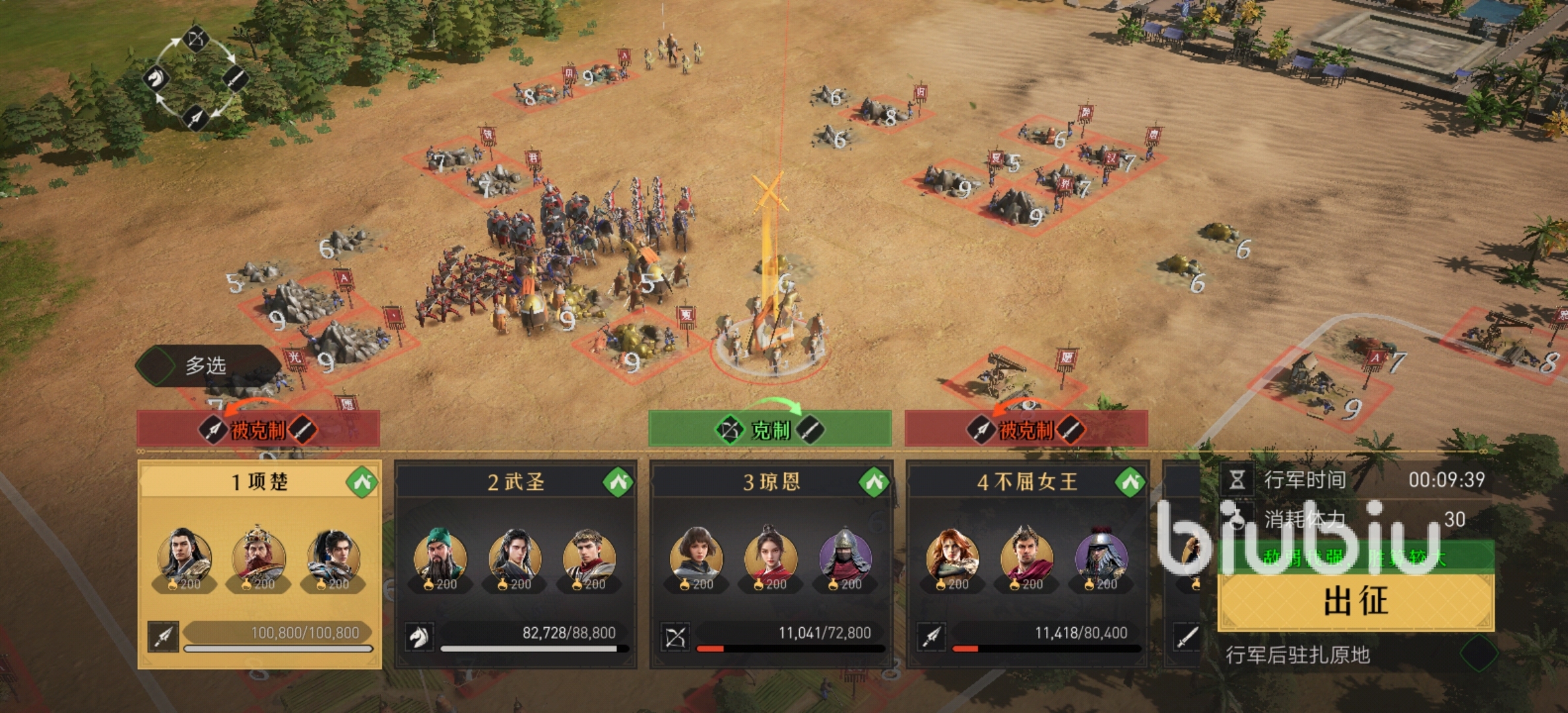Choose the 2 武圣 army card
Viewport: 1568px width, 713px height.
[x=515, y=563]
